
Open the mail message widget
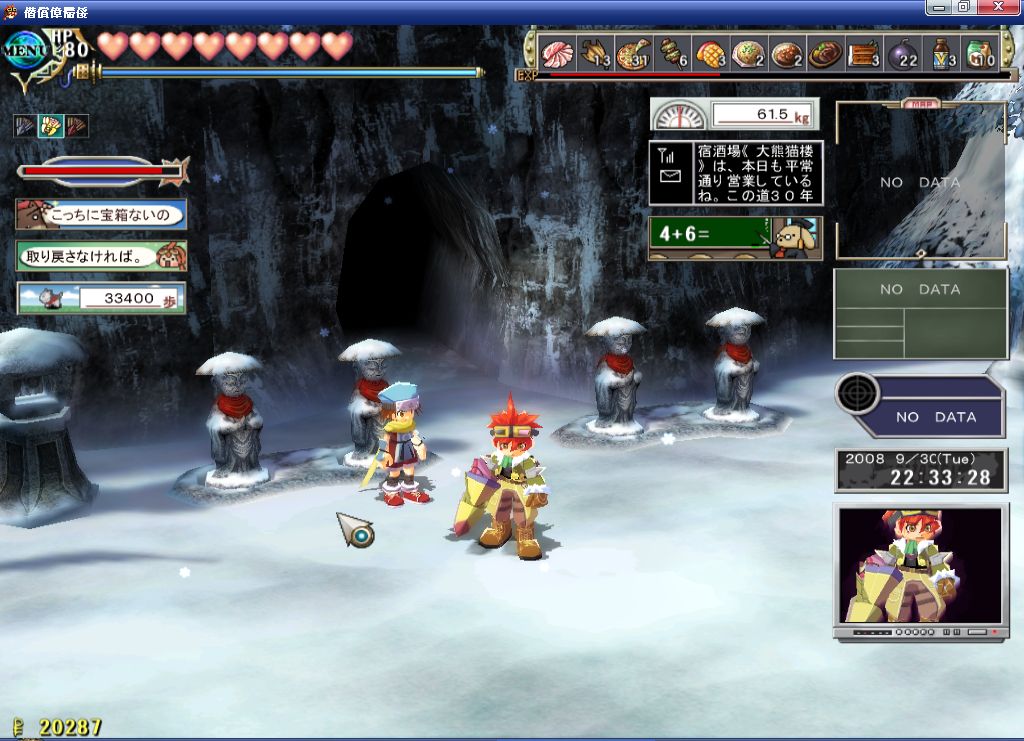point(735,174)
